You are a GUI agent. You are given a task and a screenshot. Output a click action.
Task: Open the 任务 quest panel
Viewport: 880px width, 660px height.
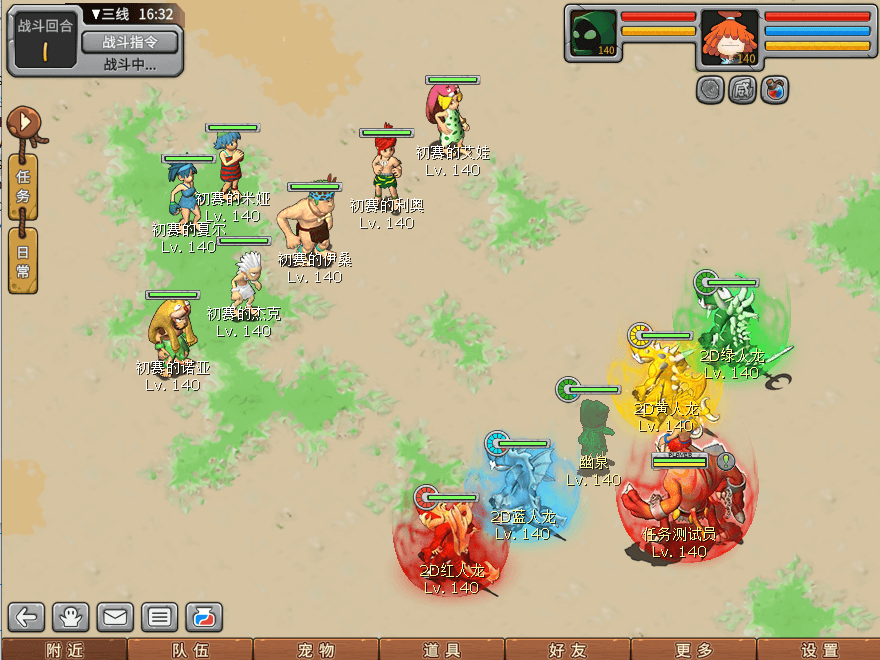(x=23, y=186)
